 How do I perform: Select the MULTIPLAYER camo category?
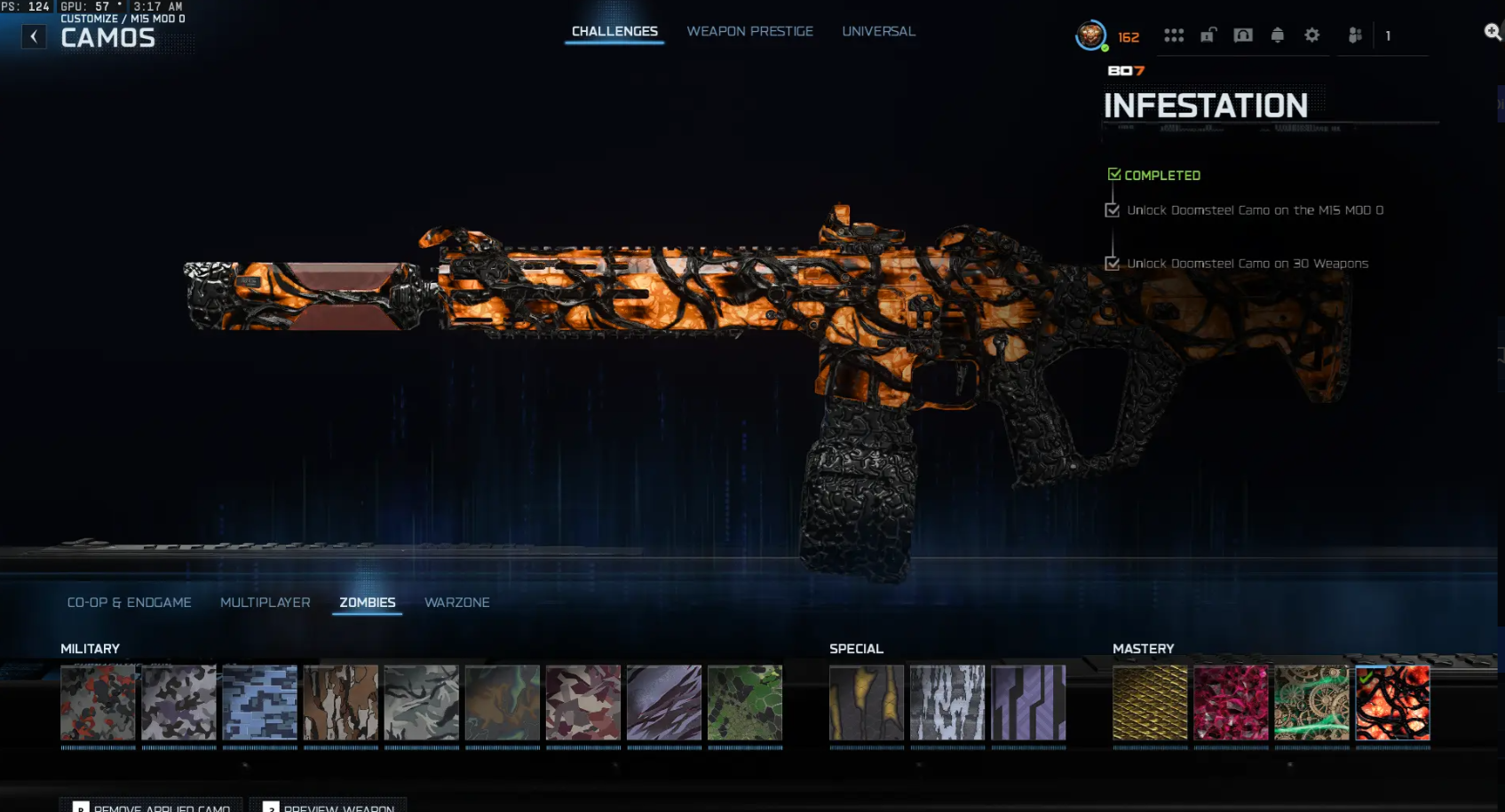(265, 602)
